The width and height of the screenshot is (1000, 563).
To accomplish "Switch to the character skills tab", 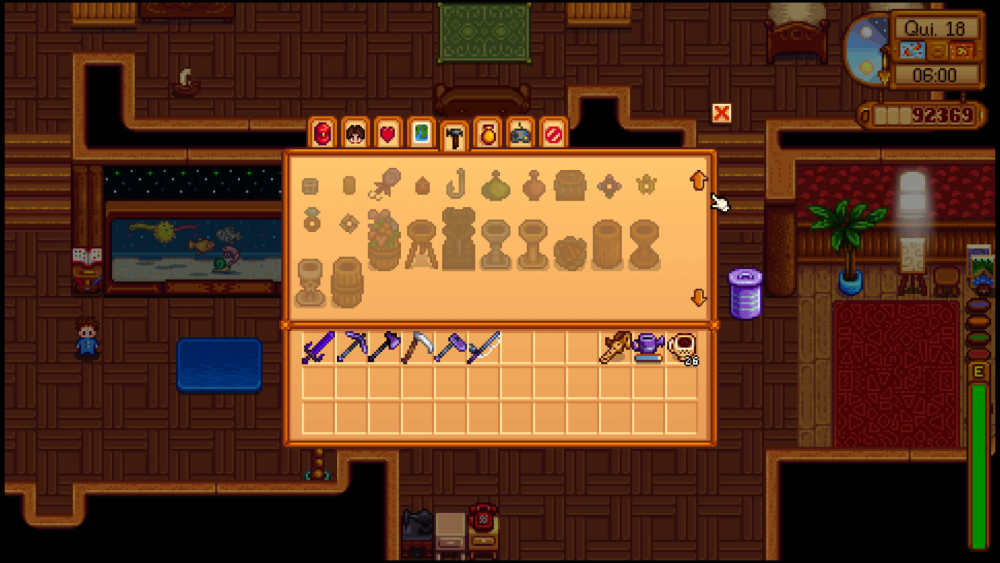I will point(355,134).
